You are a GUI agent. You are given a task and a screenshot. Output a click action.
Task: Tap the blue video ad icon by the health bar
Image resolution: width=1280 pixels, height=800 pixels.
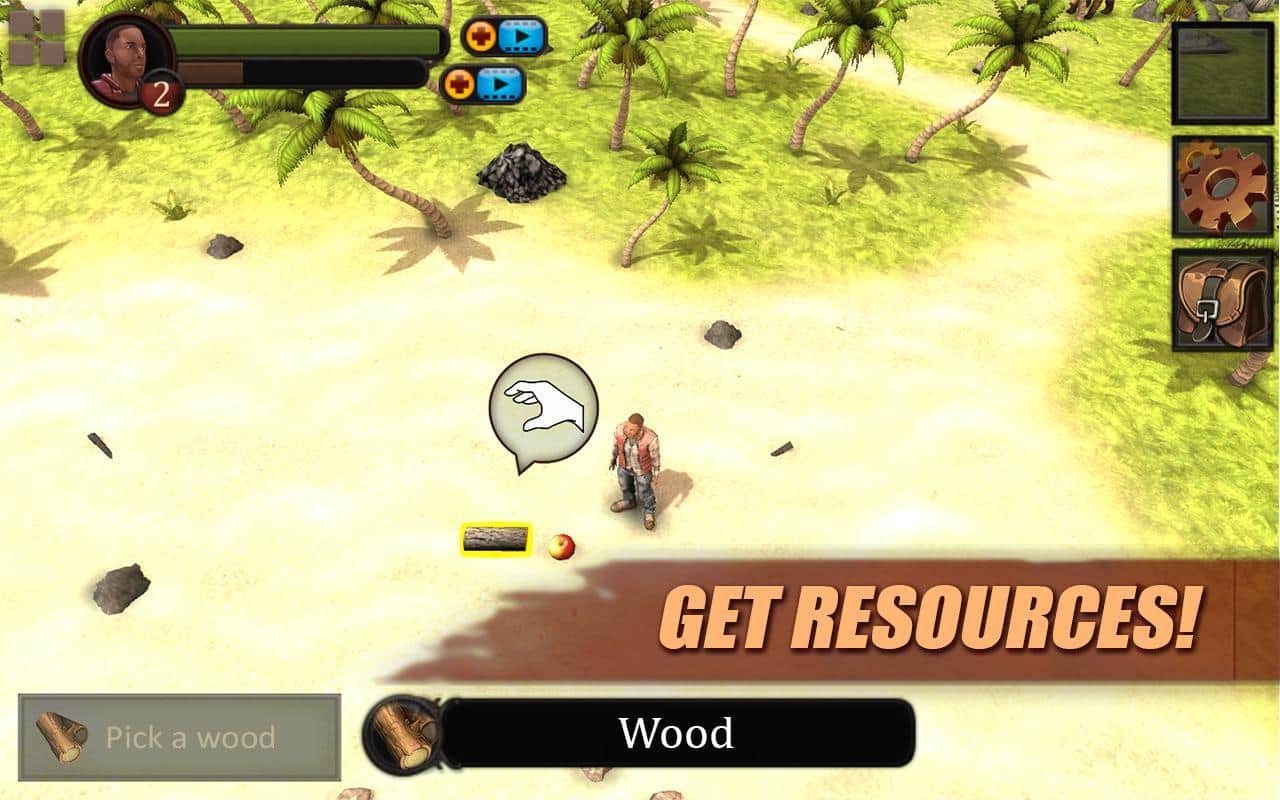pos(522,37)
